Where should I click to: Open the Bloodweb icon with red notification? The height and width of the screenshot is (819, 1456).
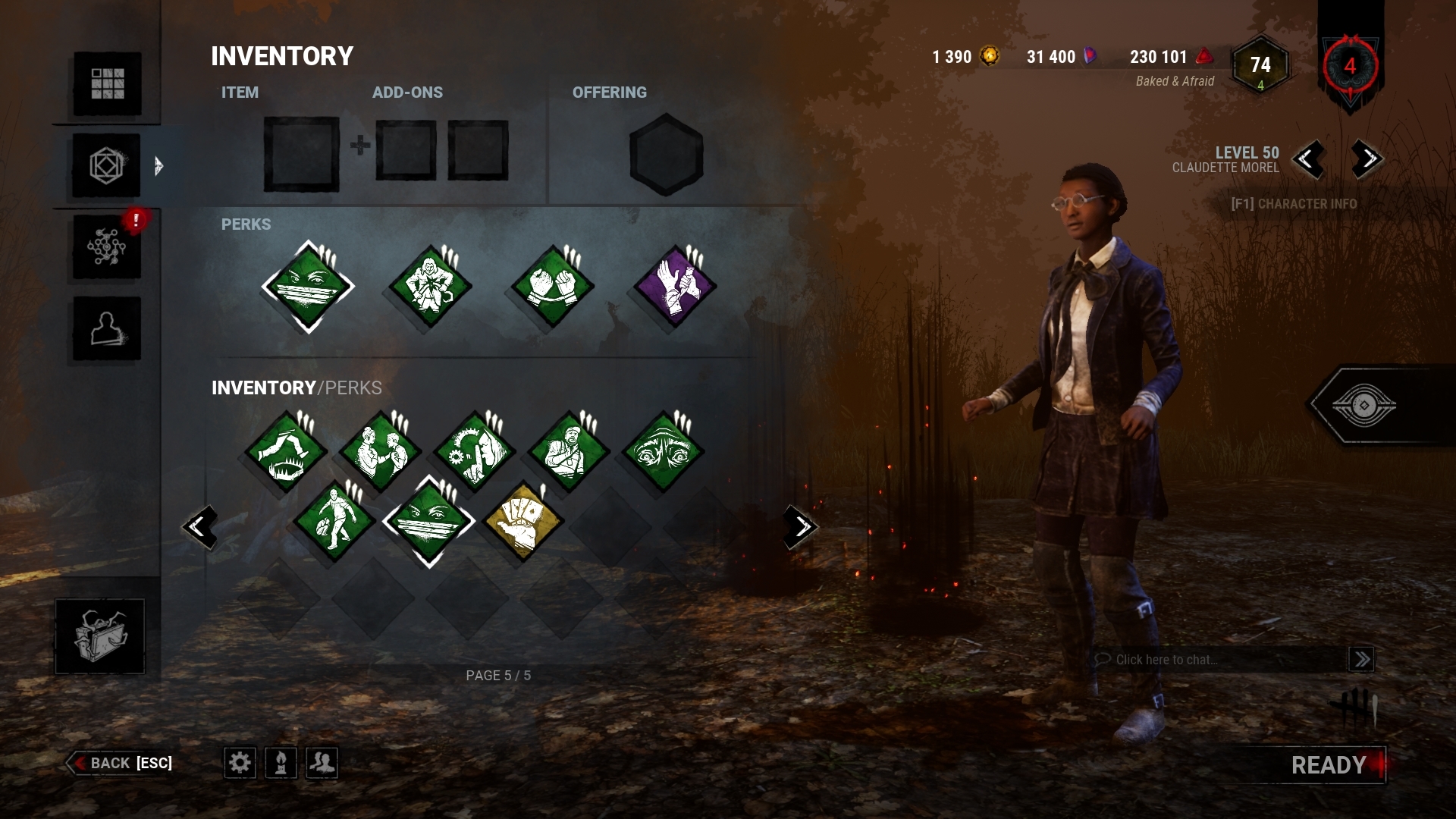pyautogui.click(x=106, y=245)
